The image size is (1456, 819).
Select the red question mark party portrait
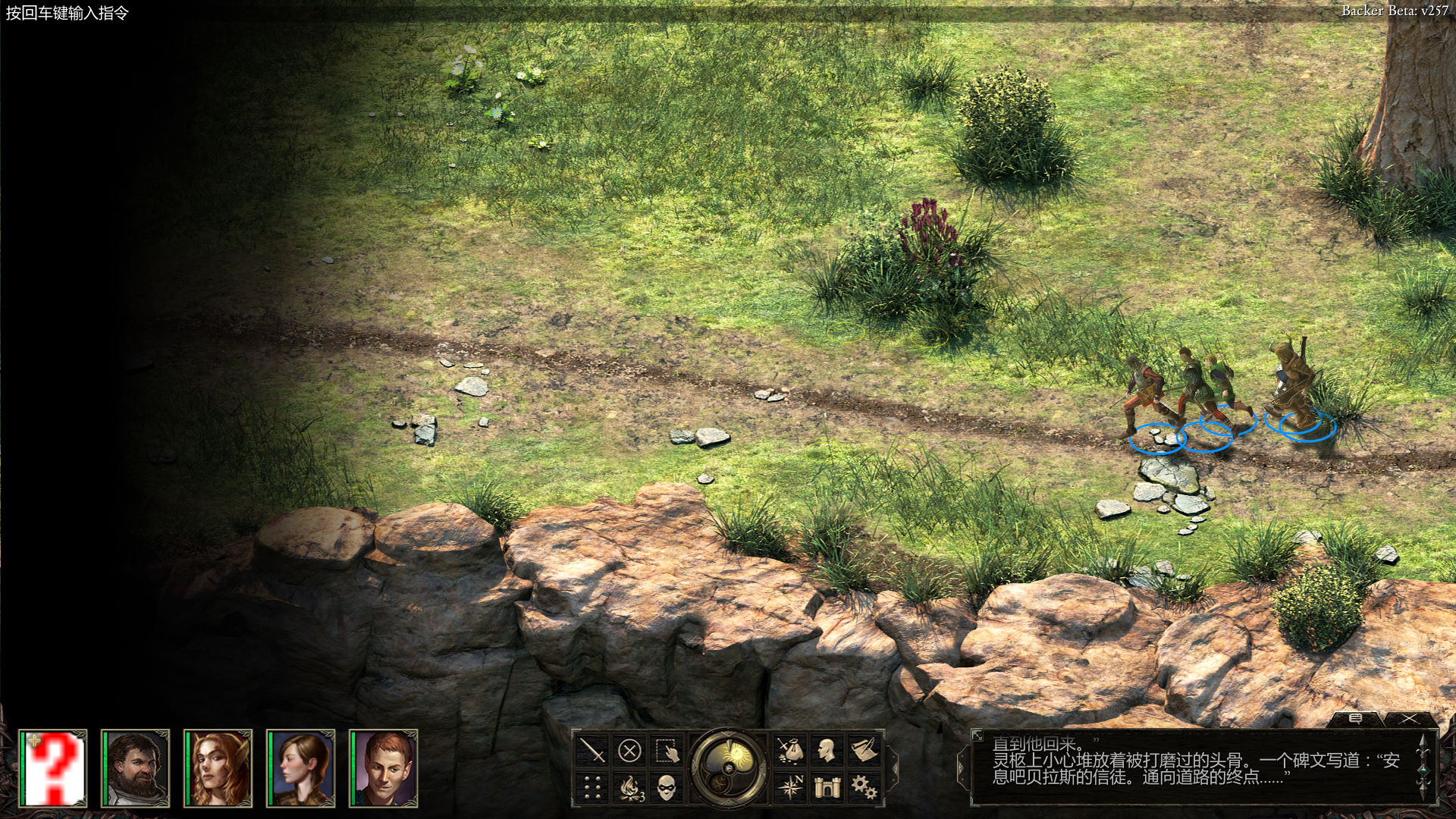coord(53,767)
